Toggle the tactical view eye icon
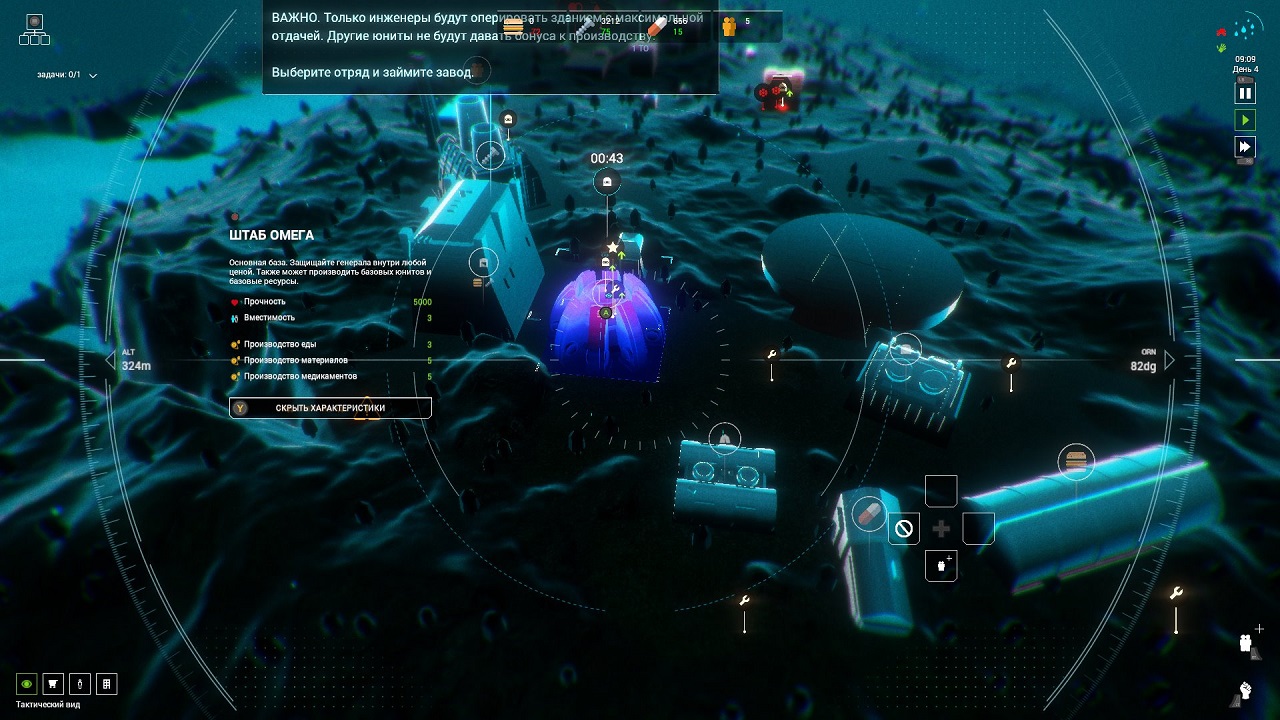1280x720 pixels. (27, 684)
